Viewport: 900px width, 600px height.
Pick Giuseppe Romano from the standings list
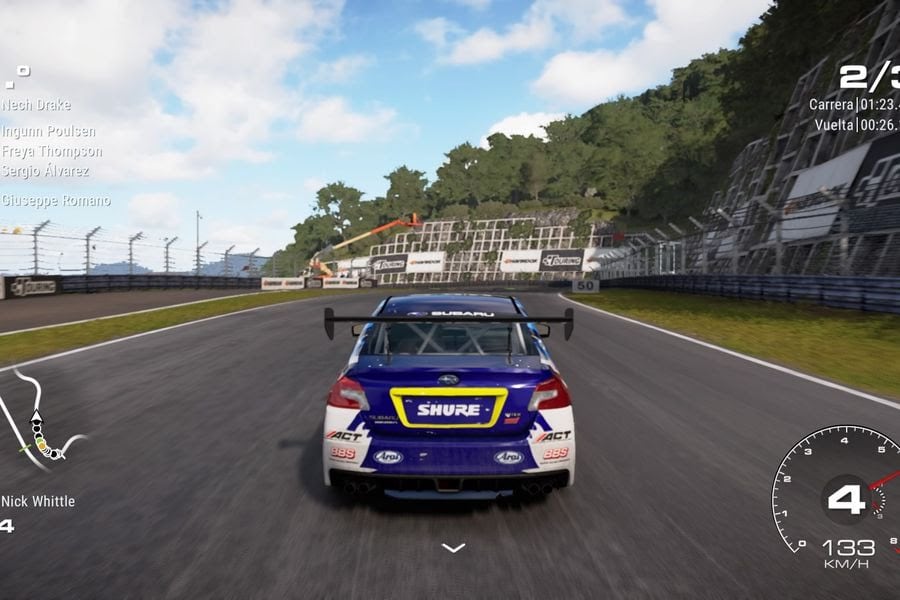pyautogui.click(x=56, y=200)
